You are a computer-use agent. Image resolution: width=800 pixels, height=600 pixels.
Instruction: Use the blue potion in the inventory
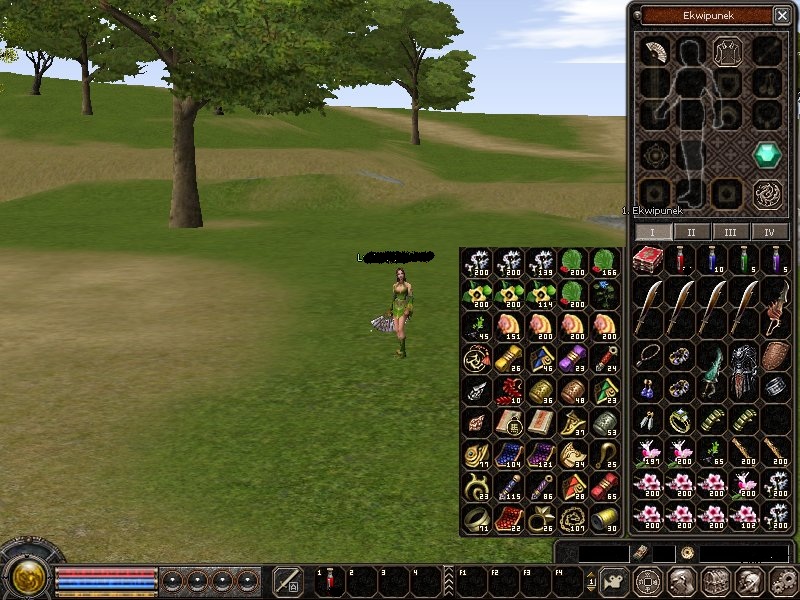pyautogui.click(x=712, y=260)
